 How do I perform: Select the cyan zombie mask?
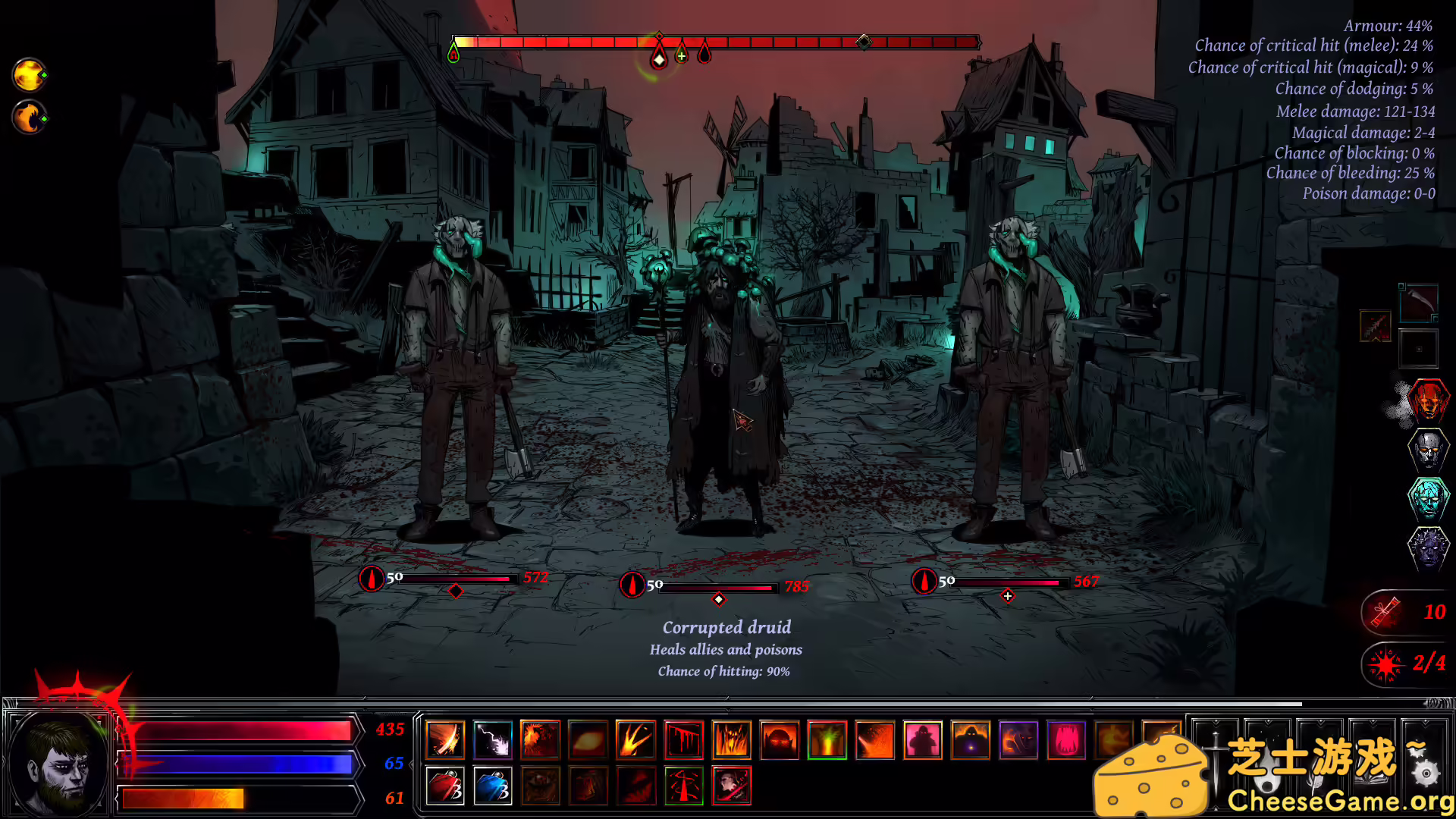1428,497
